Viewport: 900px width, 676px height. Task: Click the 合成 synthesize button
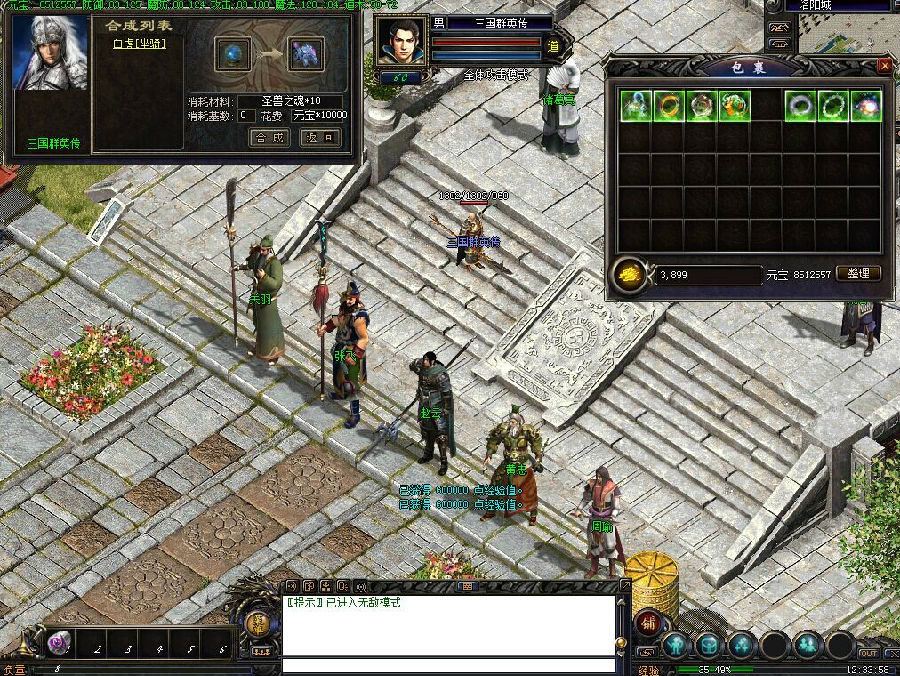269,138
